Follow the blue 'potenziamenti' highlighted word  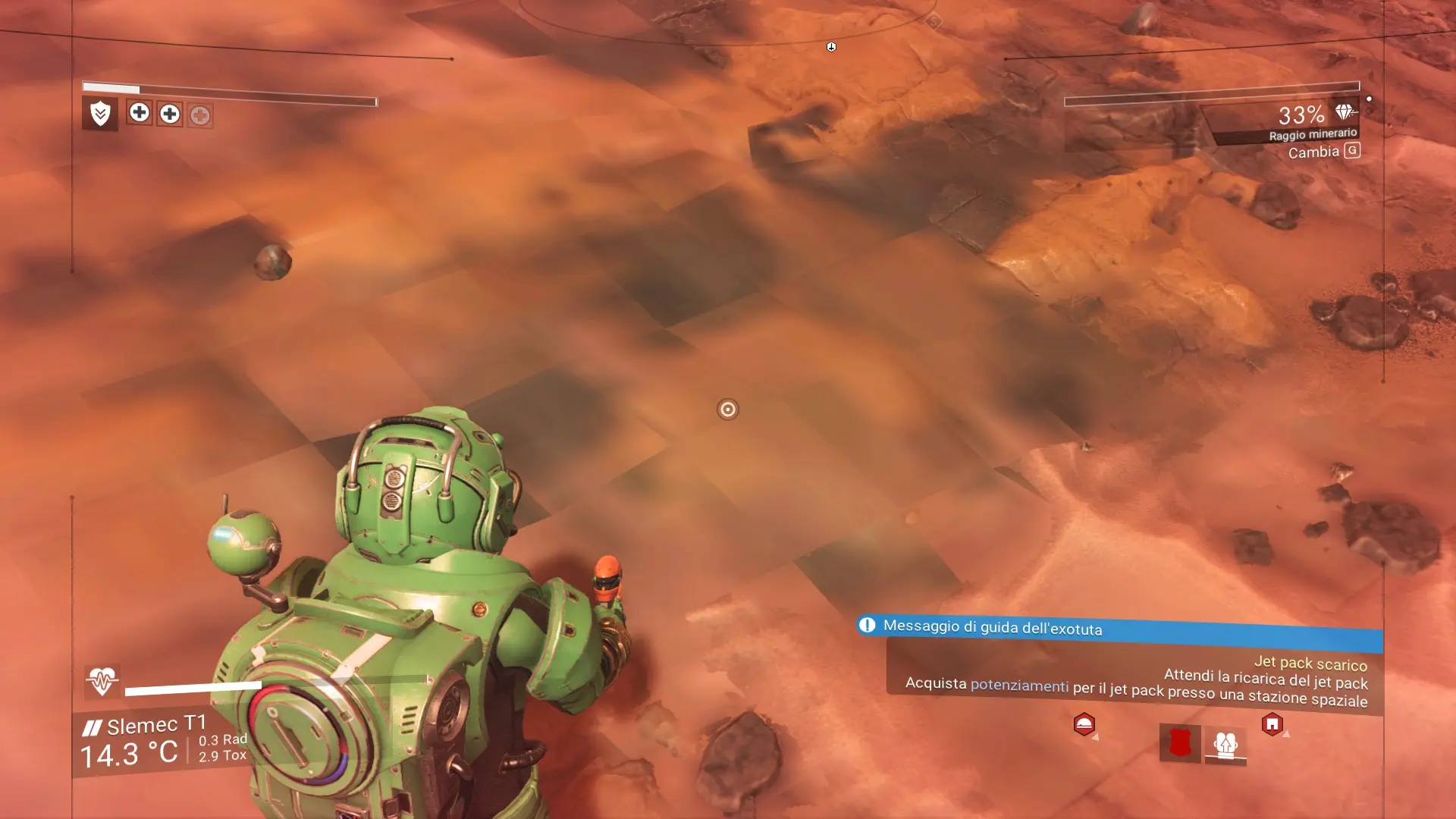pyautogui.click(x=1019, y=686)
